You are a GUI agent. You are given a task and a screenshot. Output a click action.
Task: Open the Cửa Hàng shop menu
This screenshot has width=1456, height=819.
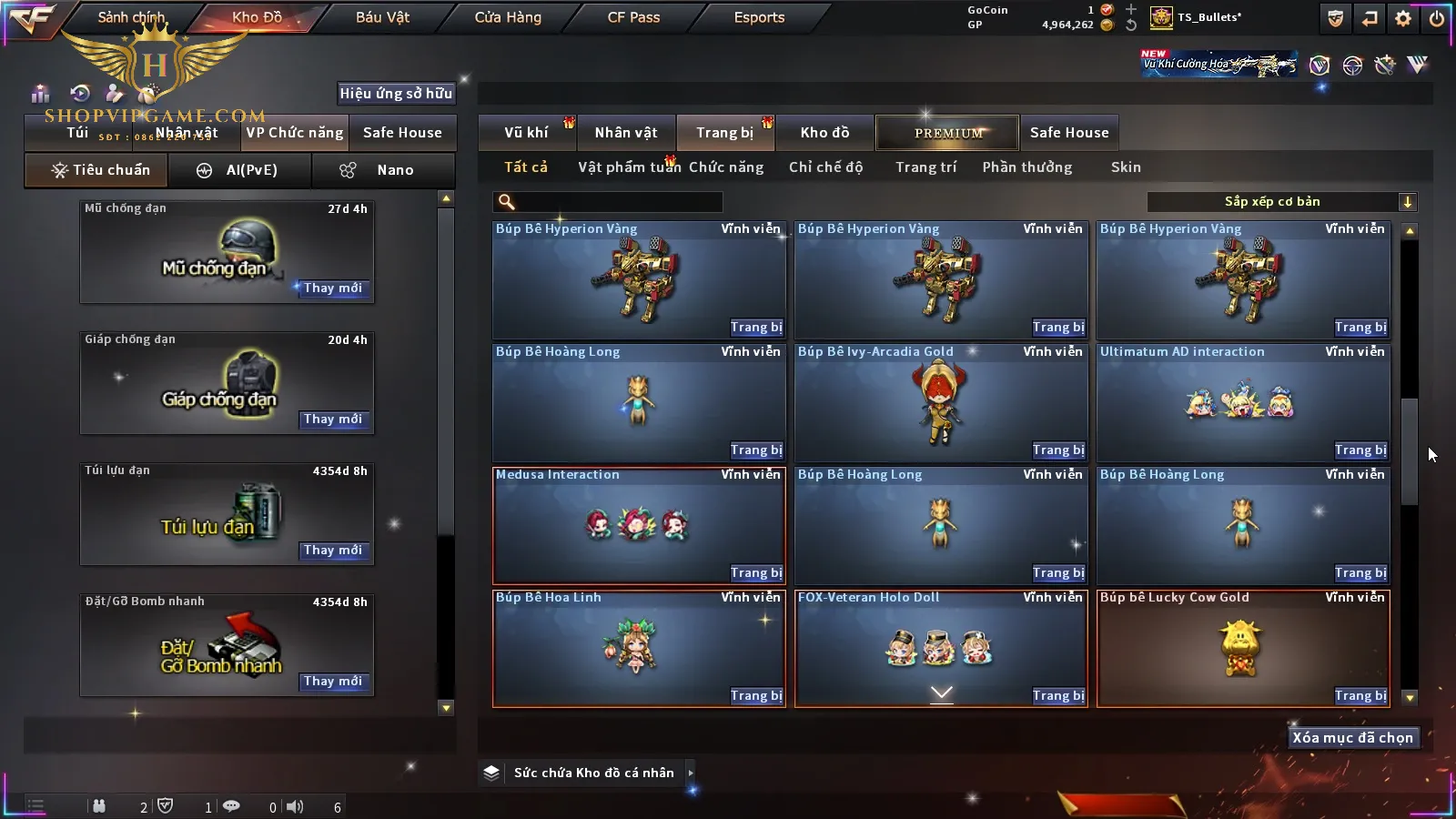508,17
